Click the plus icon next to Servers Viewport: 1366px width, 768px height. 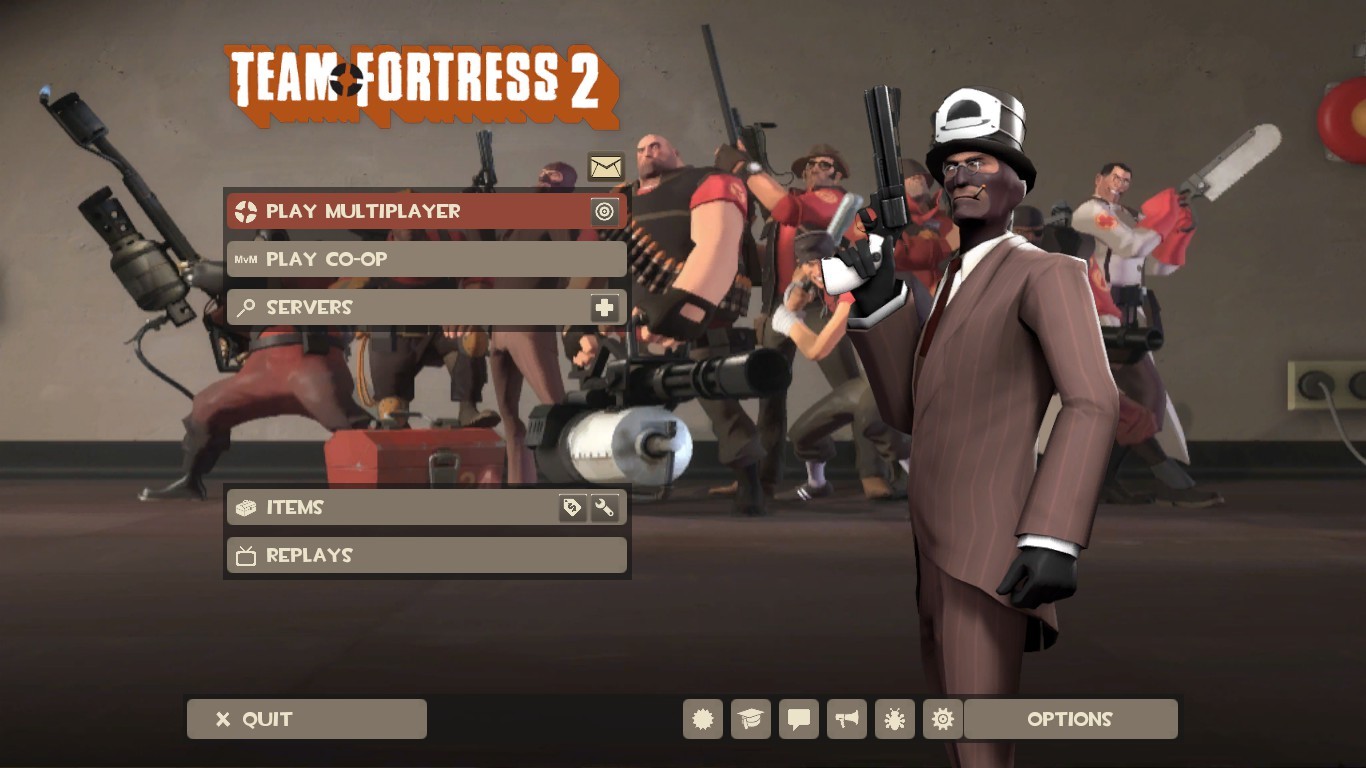coord(605,307)
